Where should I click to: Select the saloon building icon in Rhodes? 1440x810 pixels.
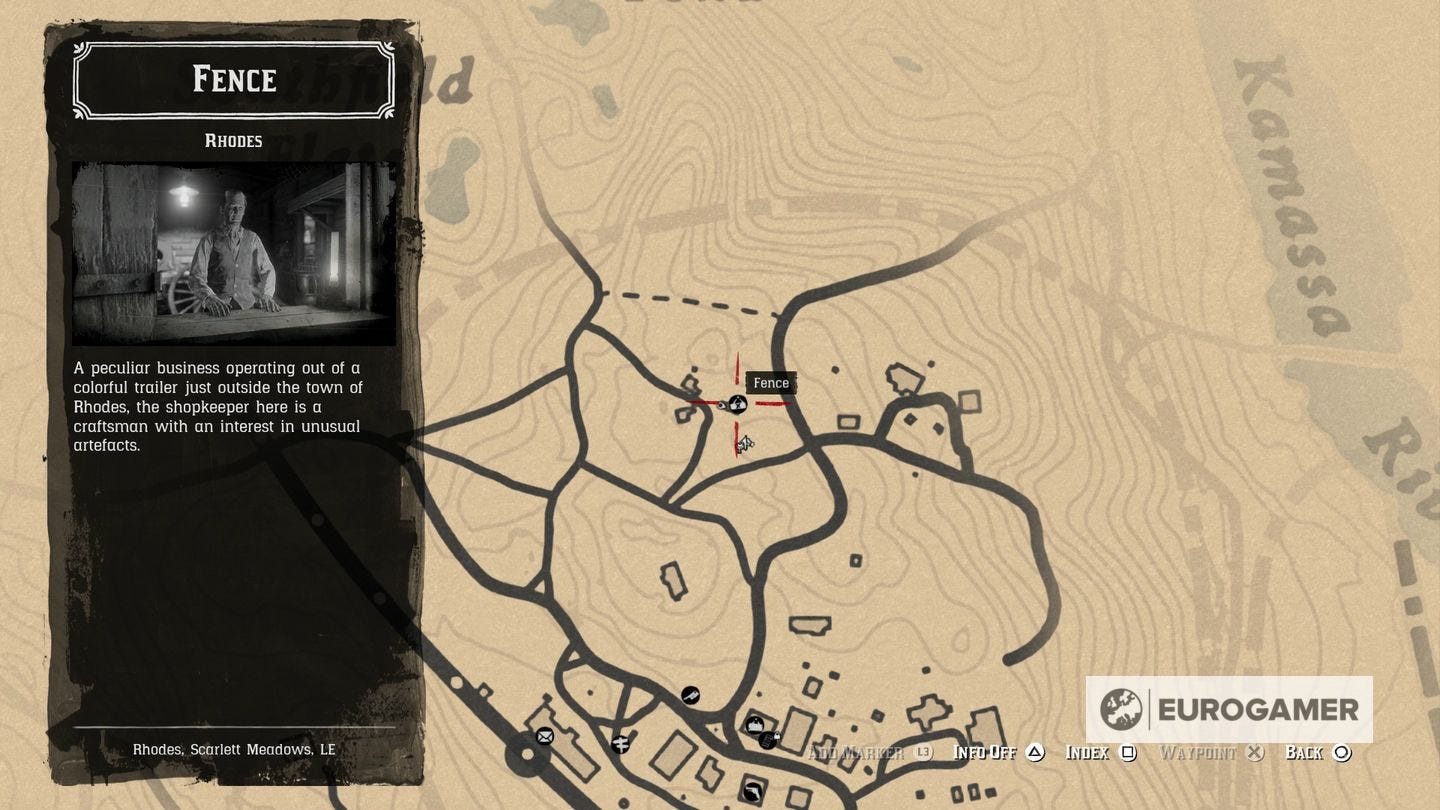point(756,724)
